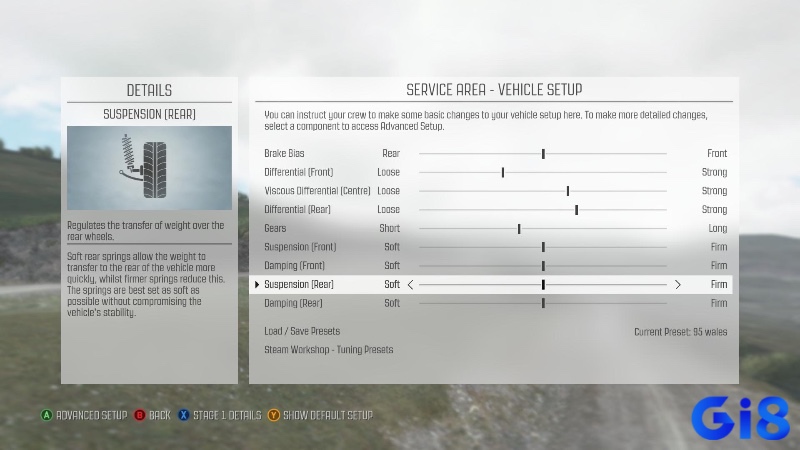Choose the Viscous Differential (Centre) row
Screen dimensions: 800x450
pyautogui.click(x=317, y=191)
